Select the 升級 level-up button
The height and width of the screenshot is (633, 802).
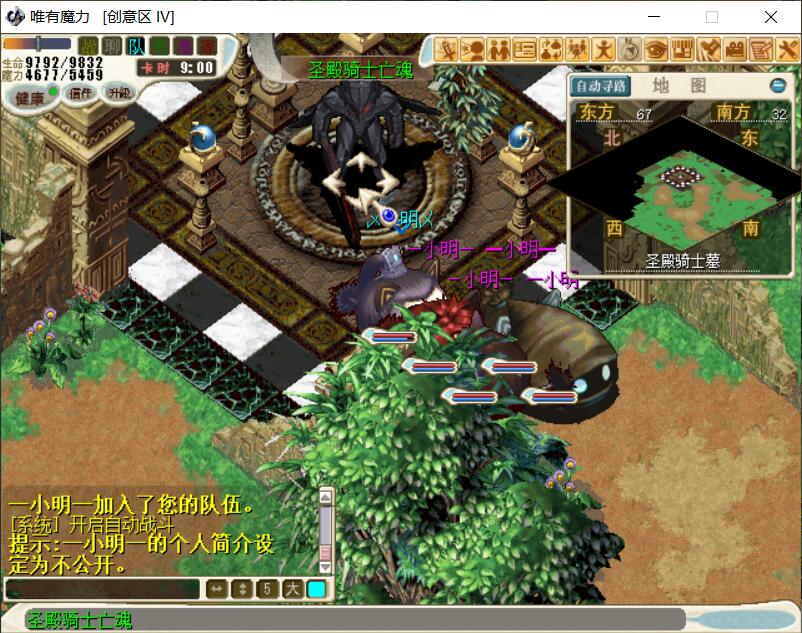[119, 93]
